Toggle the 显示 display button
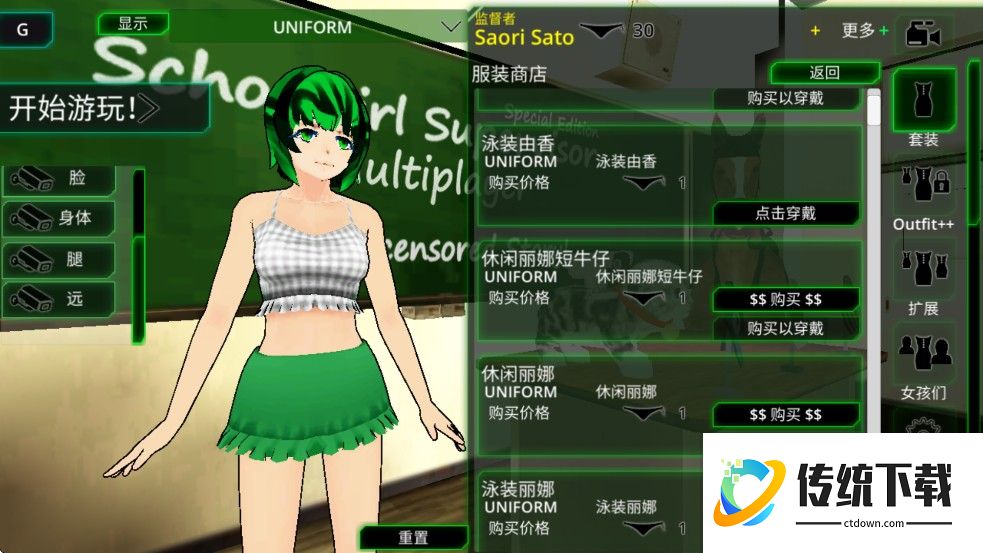 click(x=132, y=23)
